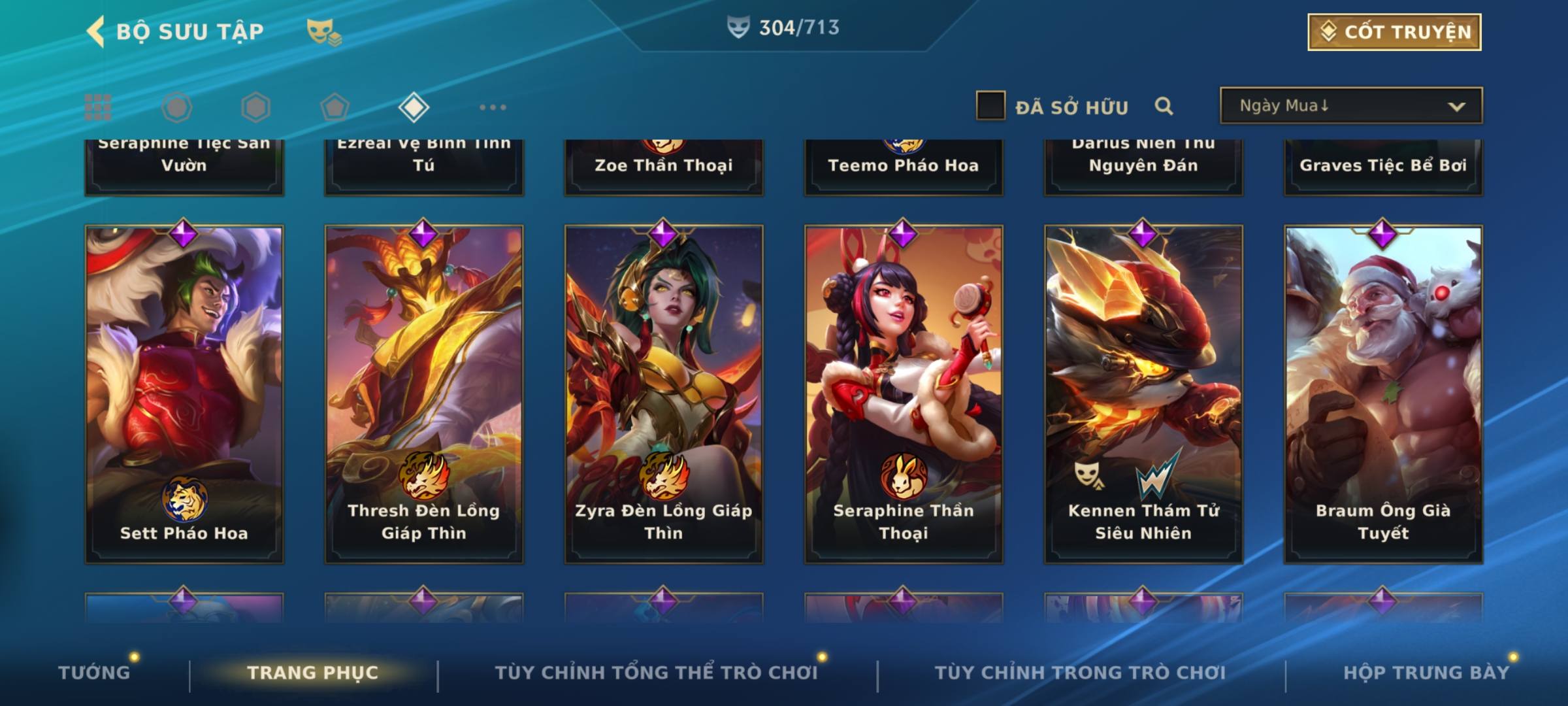Select Kennen Thám Tử Siêu Nhiên skin
Viewport: 1568px width, 706px height.
coord(1143,394)
